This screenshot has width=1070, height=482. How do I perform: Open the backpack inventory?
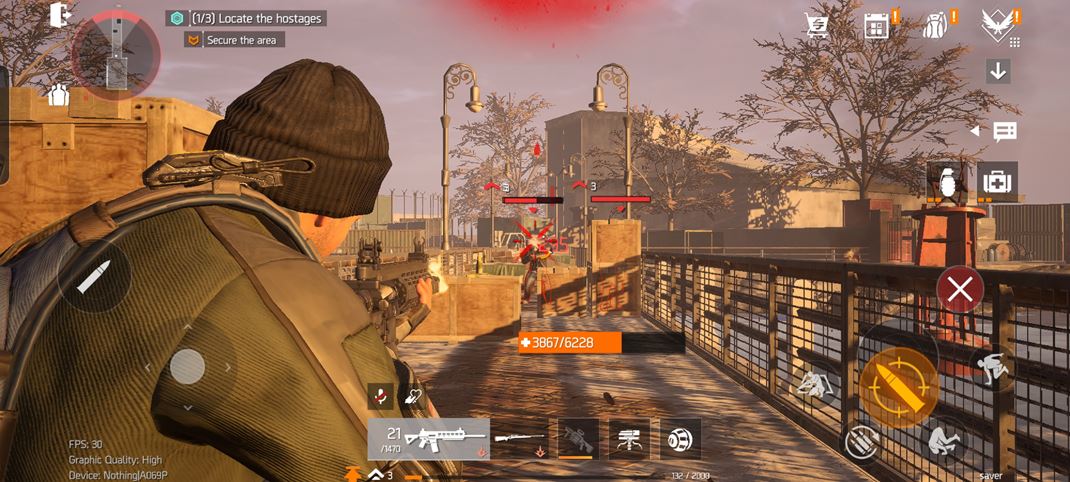click(x=937, y=26)
